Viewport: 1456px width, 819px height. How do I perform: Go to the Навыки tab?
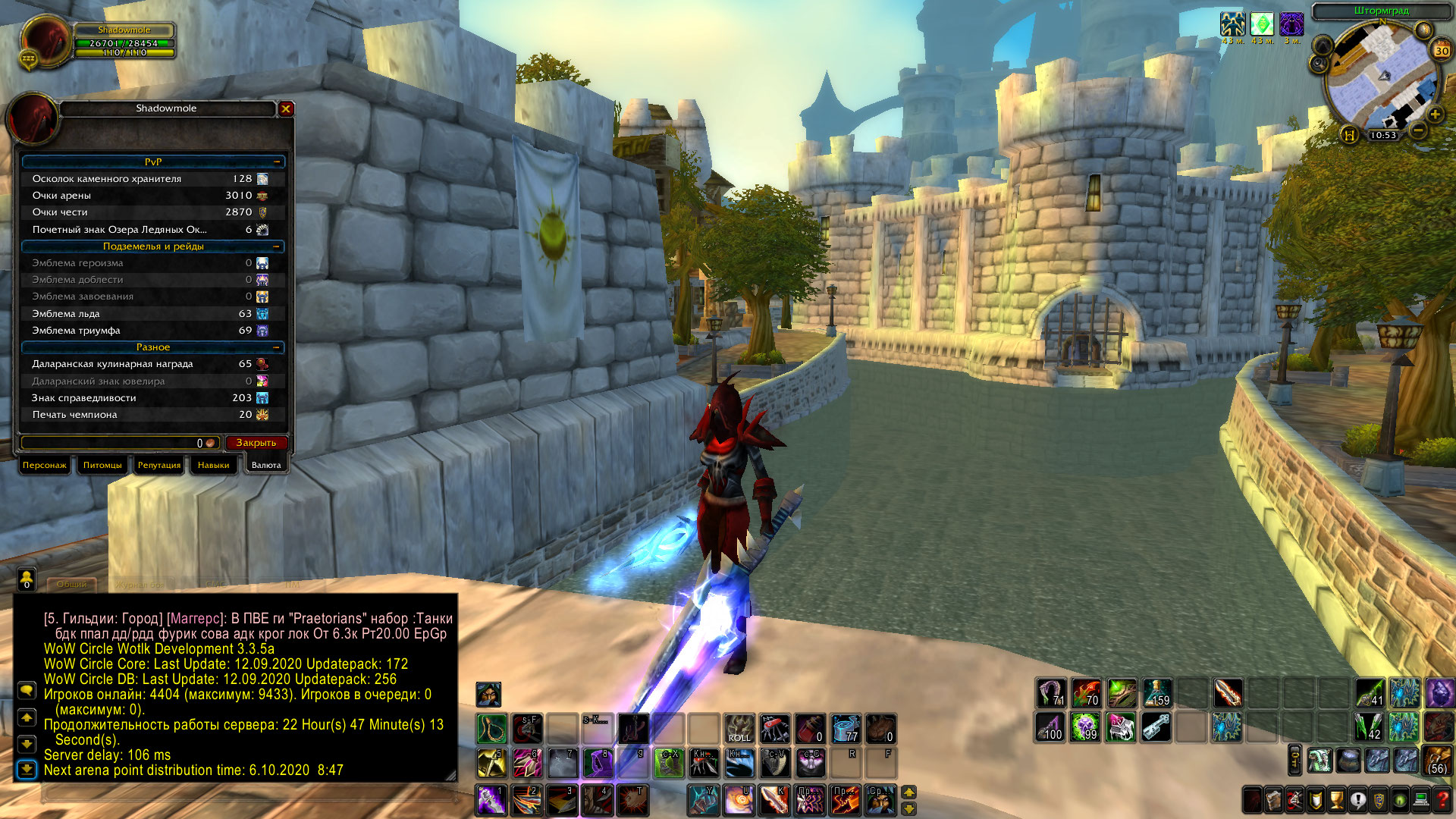pos(213,465)
